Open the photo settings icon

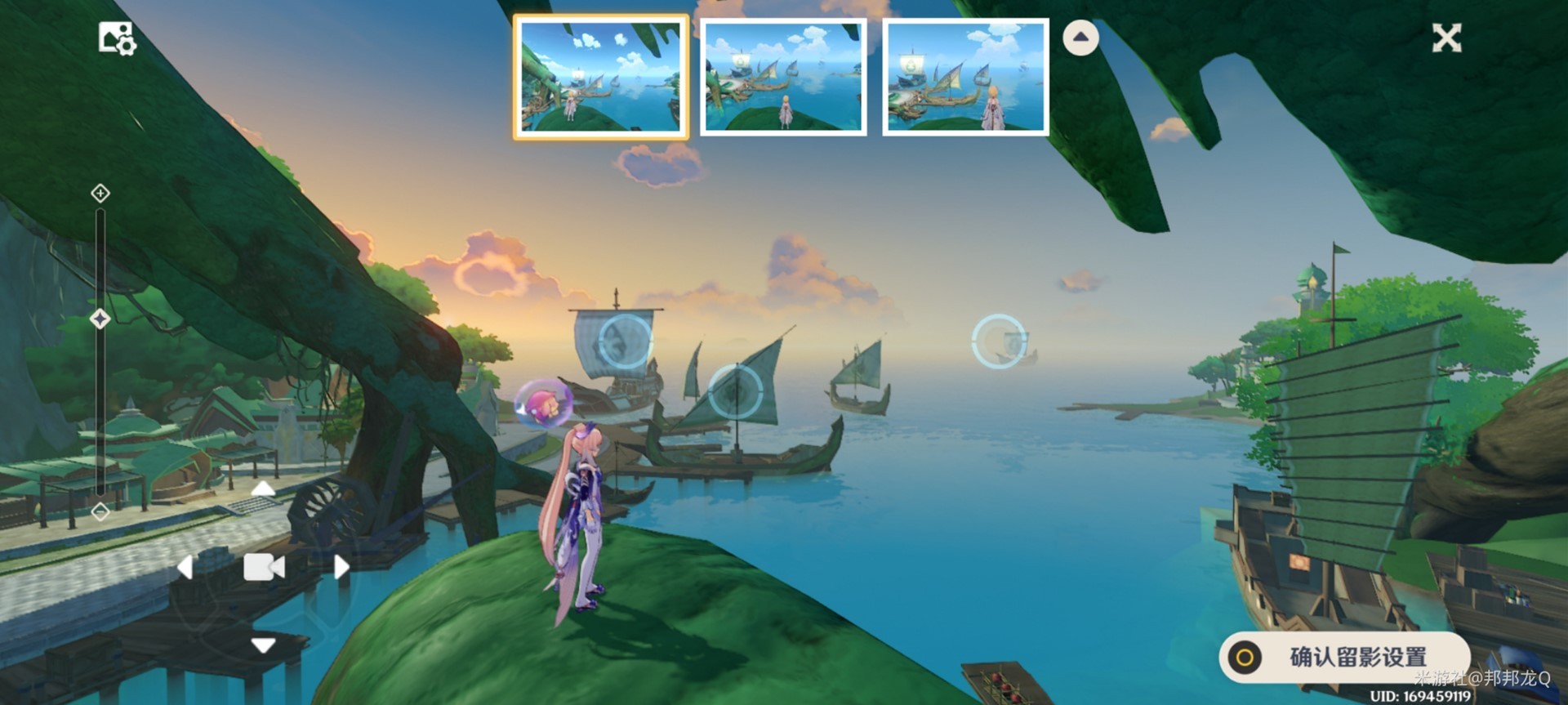(x=117, y=38)
